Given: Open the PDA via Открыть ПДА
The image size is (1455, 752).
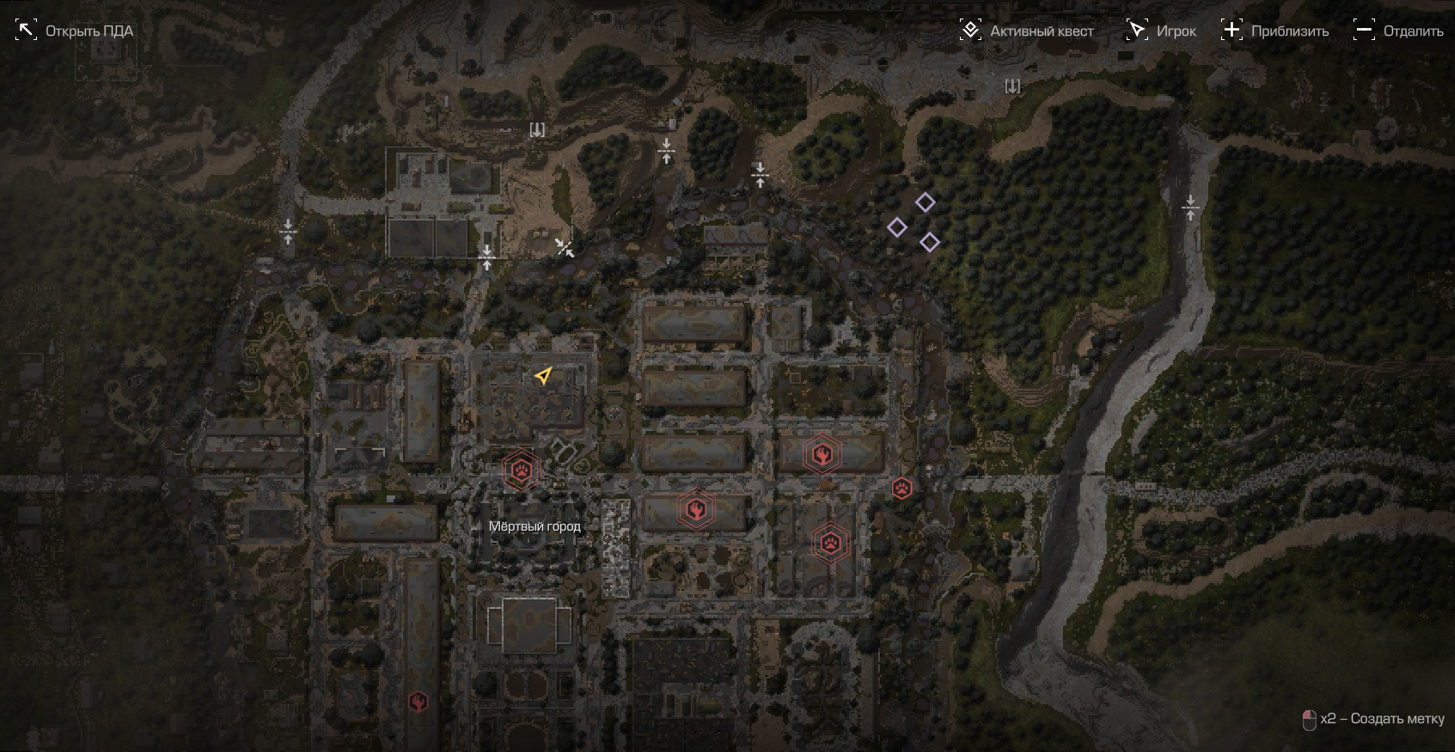Looking at the screenshot, I should pos(75,31).
